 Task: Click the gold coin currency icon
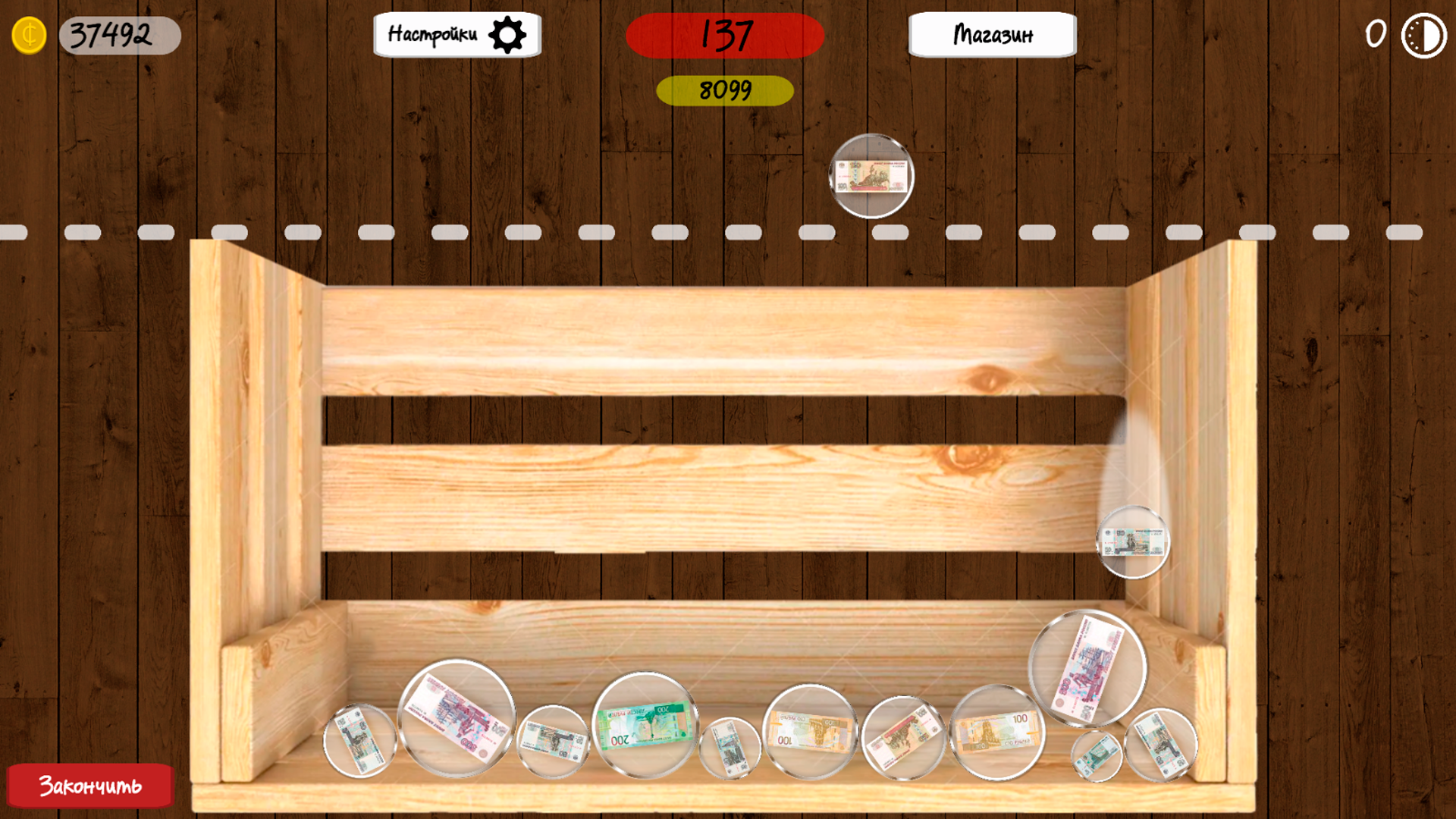point(30,33)
